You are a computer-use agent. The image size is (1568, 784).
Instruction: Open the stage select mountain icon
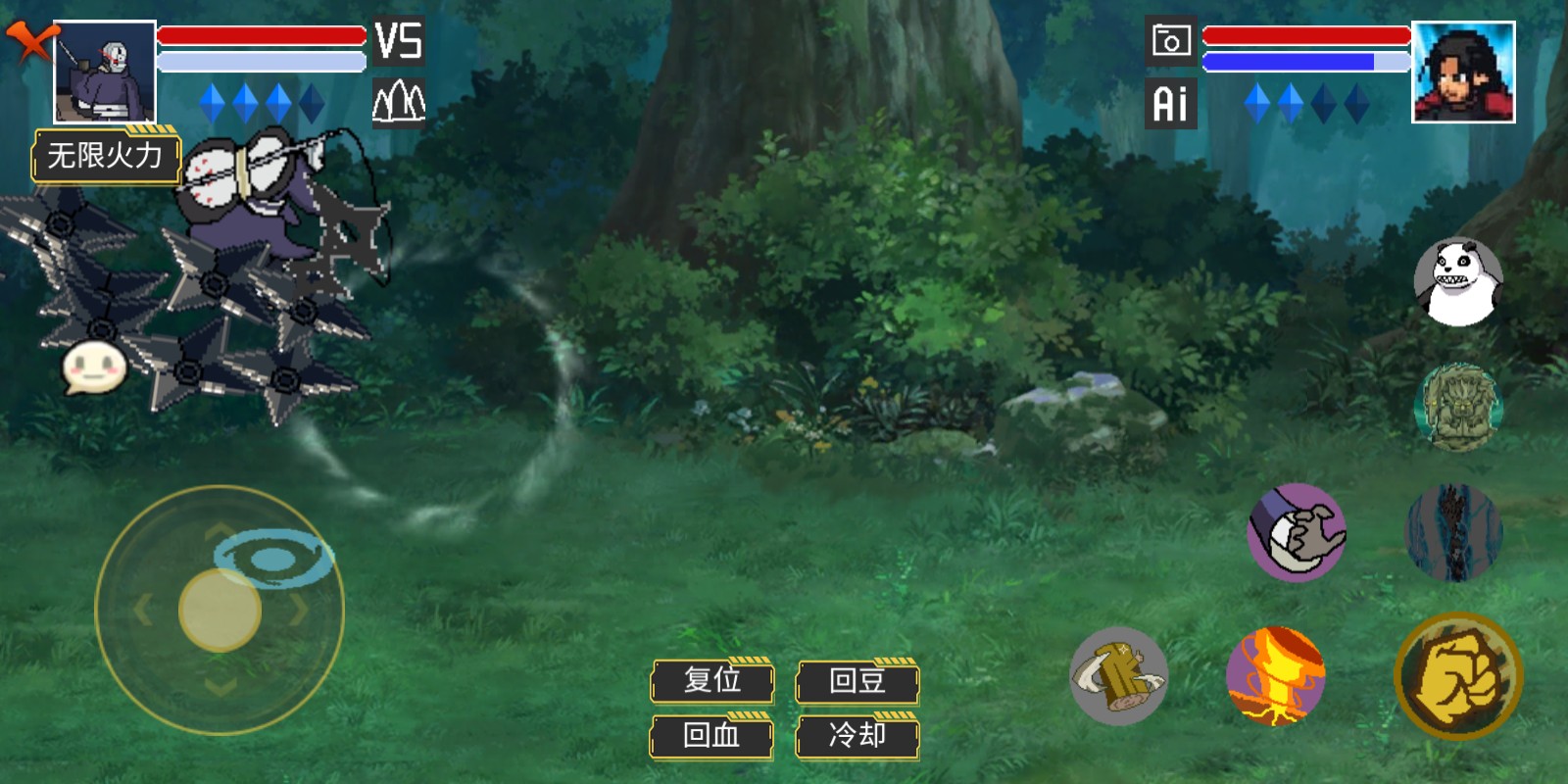(x=399, y=102)
